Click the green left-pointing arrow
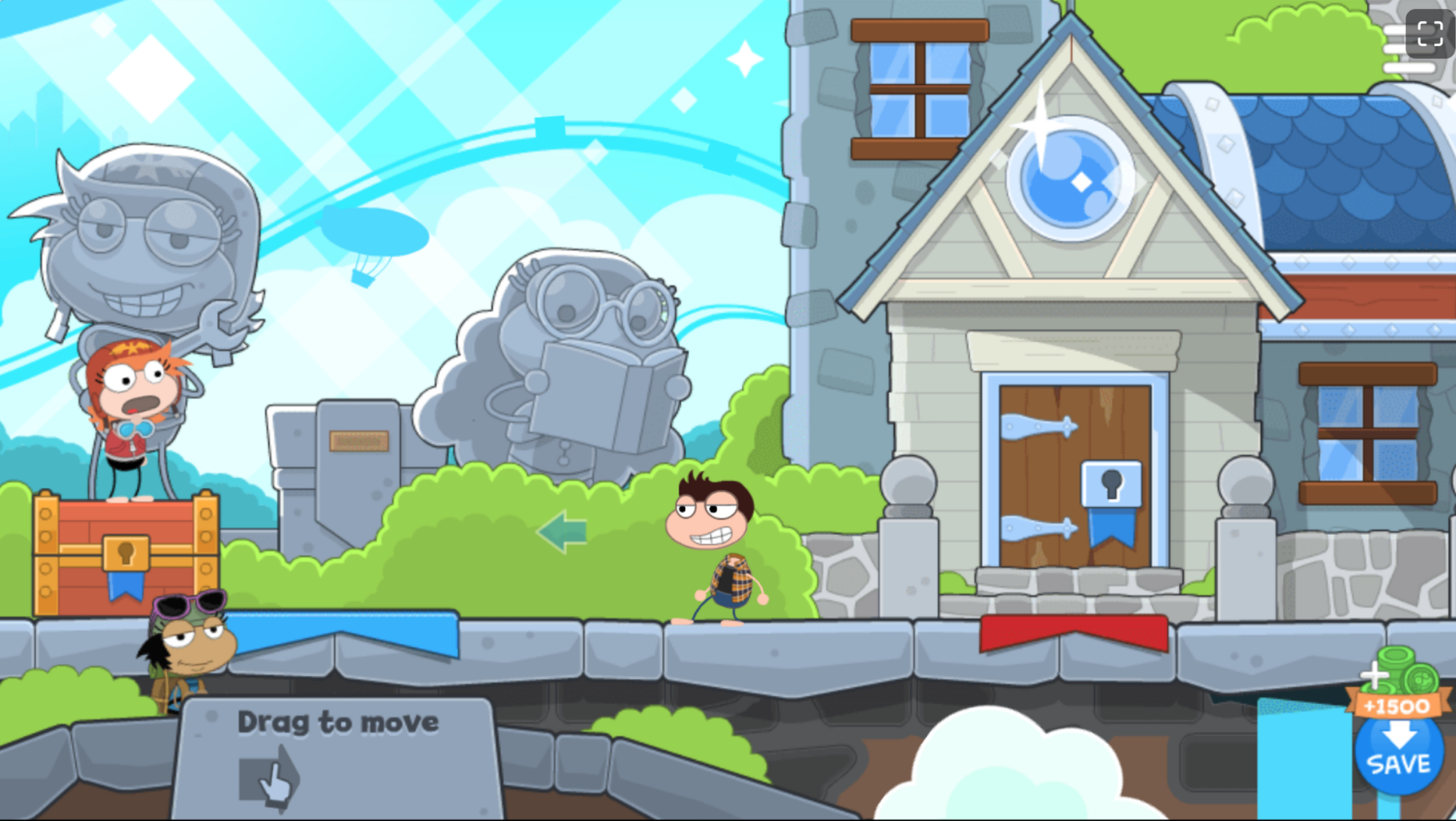 pos(561,531)
